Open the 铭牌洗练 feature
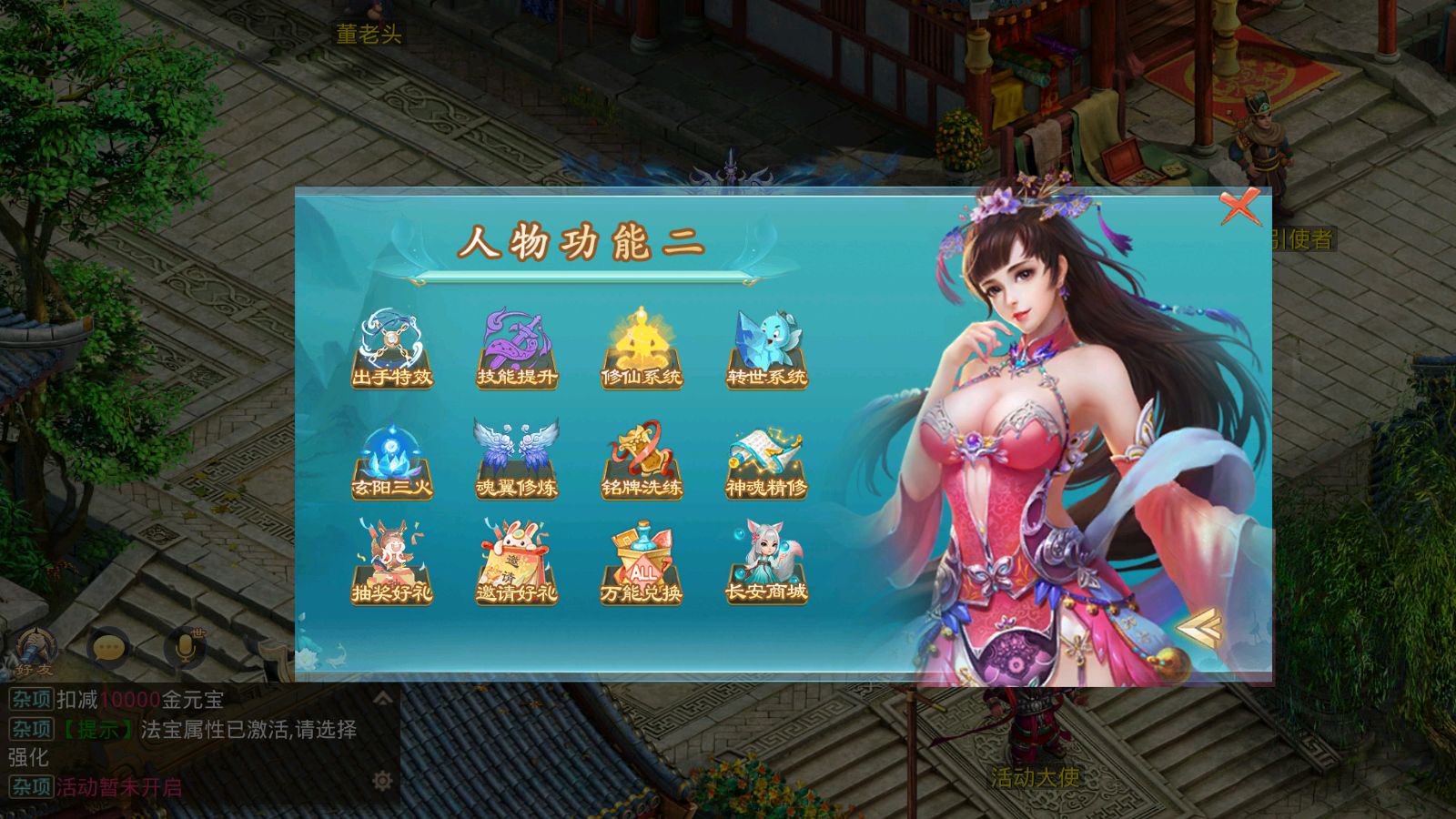Image resolution: width=1456 pixels, height=819 pixels. tap(642, 461)
